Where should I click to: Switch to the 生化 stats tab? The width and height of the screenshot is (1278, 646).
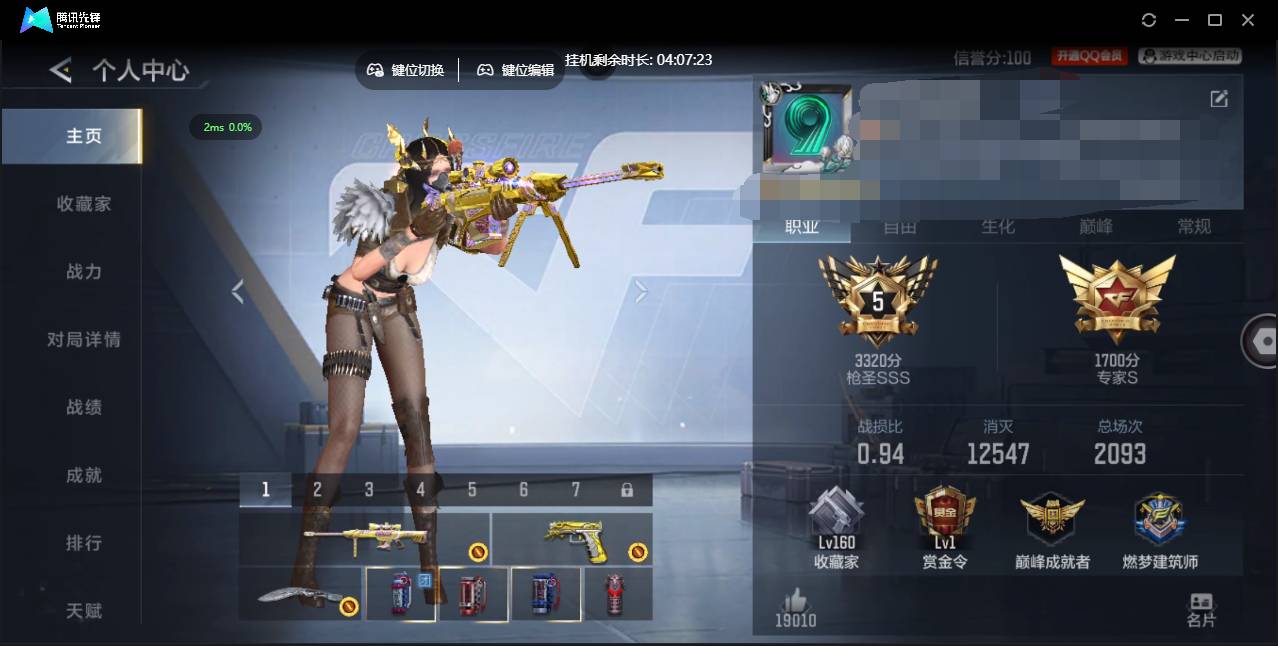(997, 227)
